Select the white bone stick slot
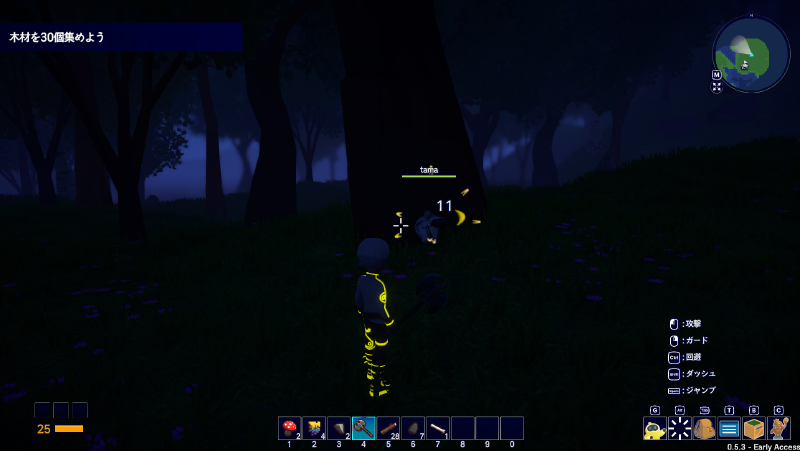Image resolution: width=800 pixels, height=451 pixels. click(437, 428)
